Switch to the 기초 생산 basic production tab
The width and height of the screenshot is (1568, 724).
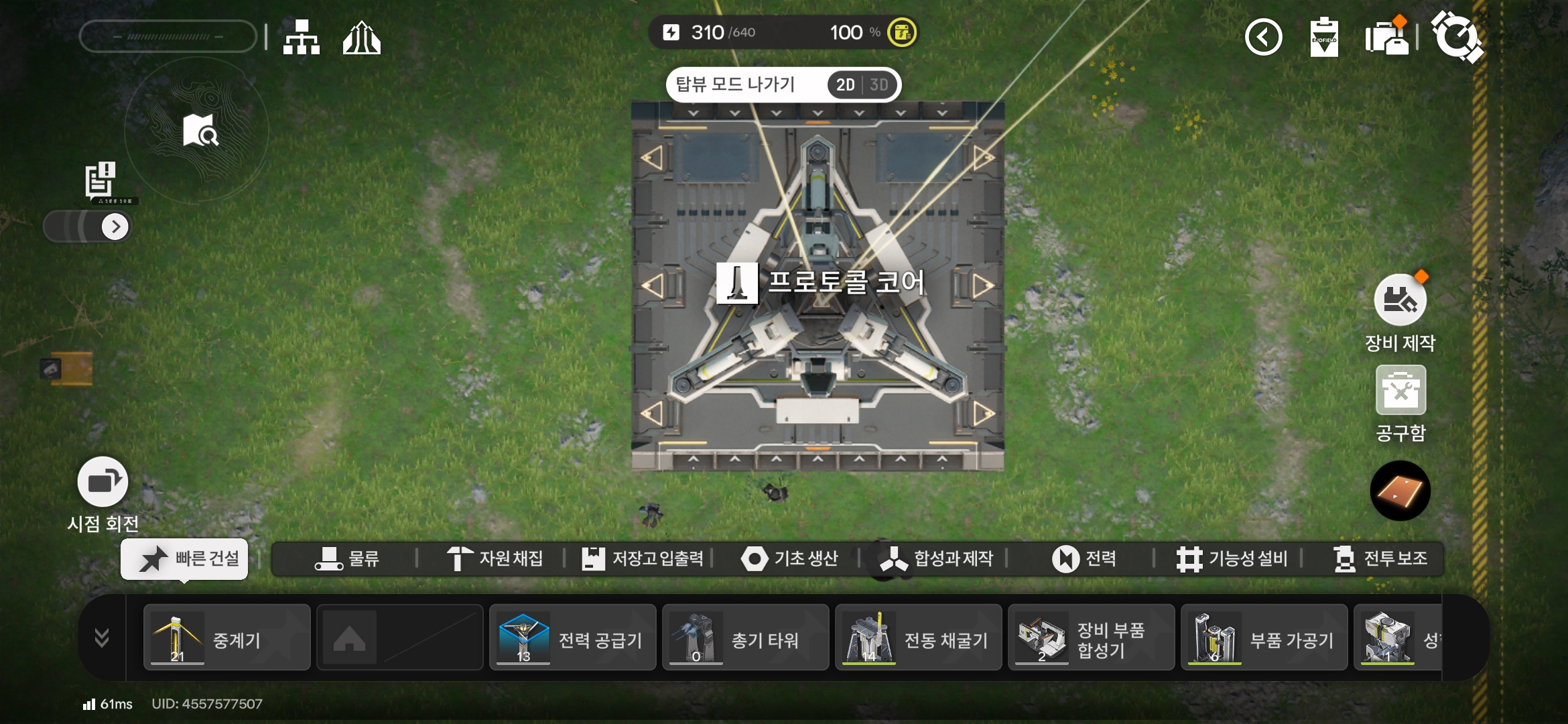789,558
